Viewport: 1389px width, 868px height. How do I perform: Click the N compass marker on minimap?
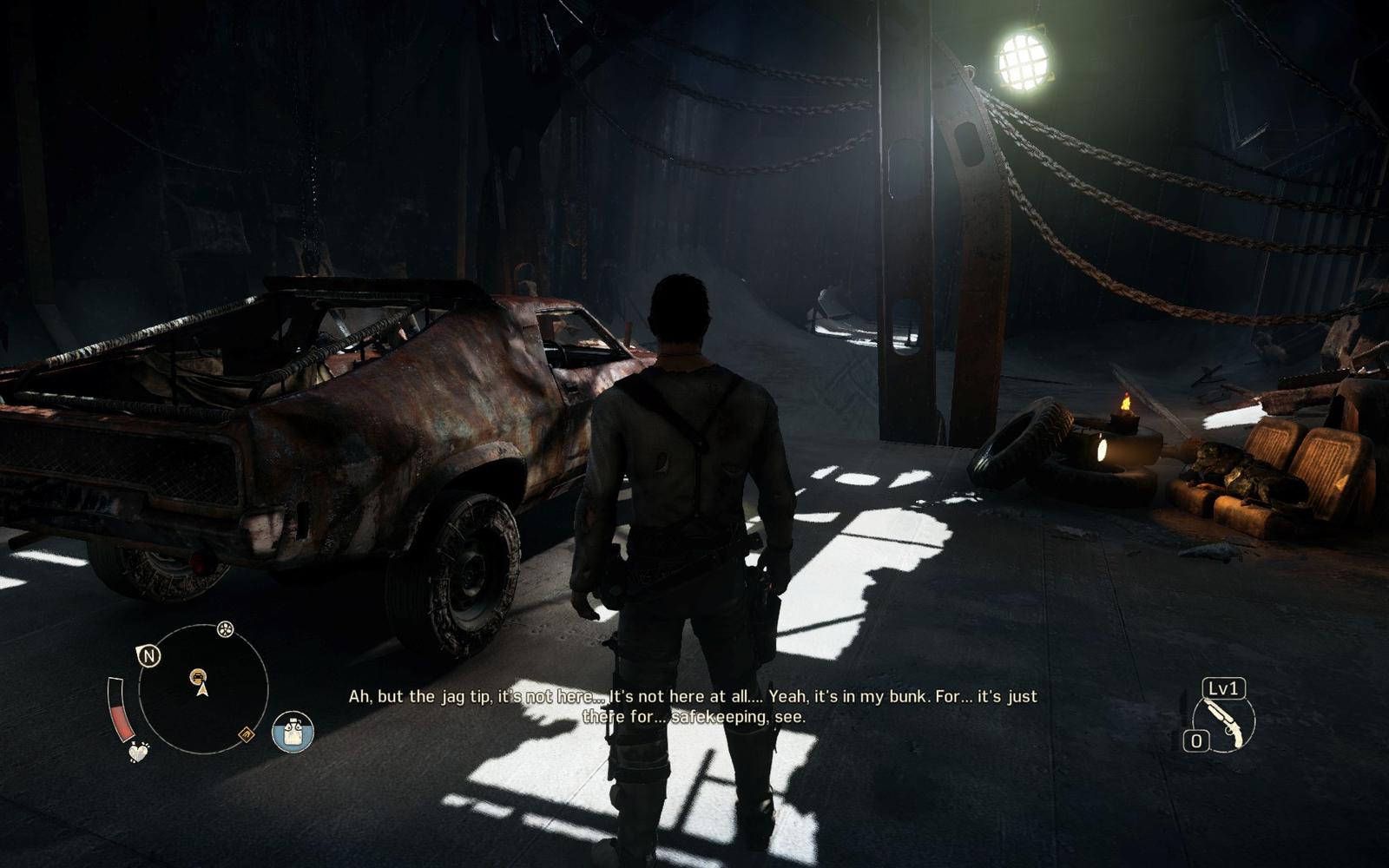pyautogui.click(x=149, y=655)
